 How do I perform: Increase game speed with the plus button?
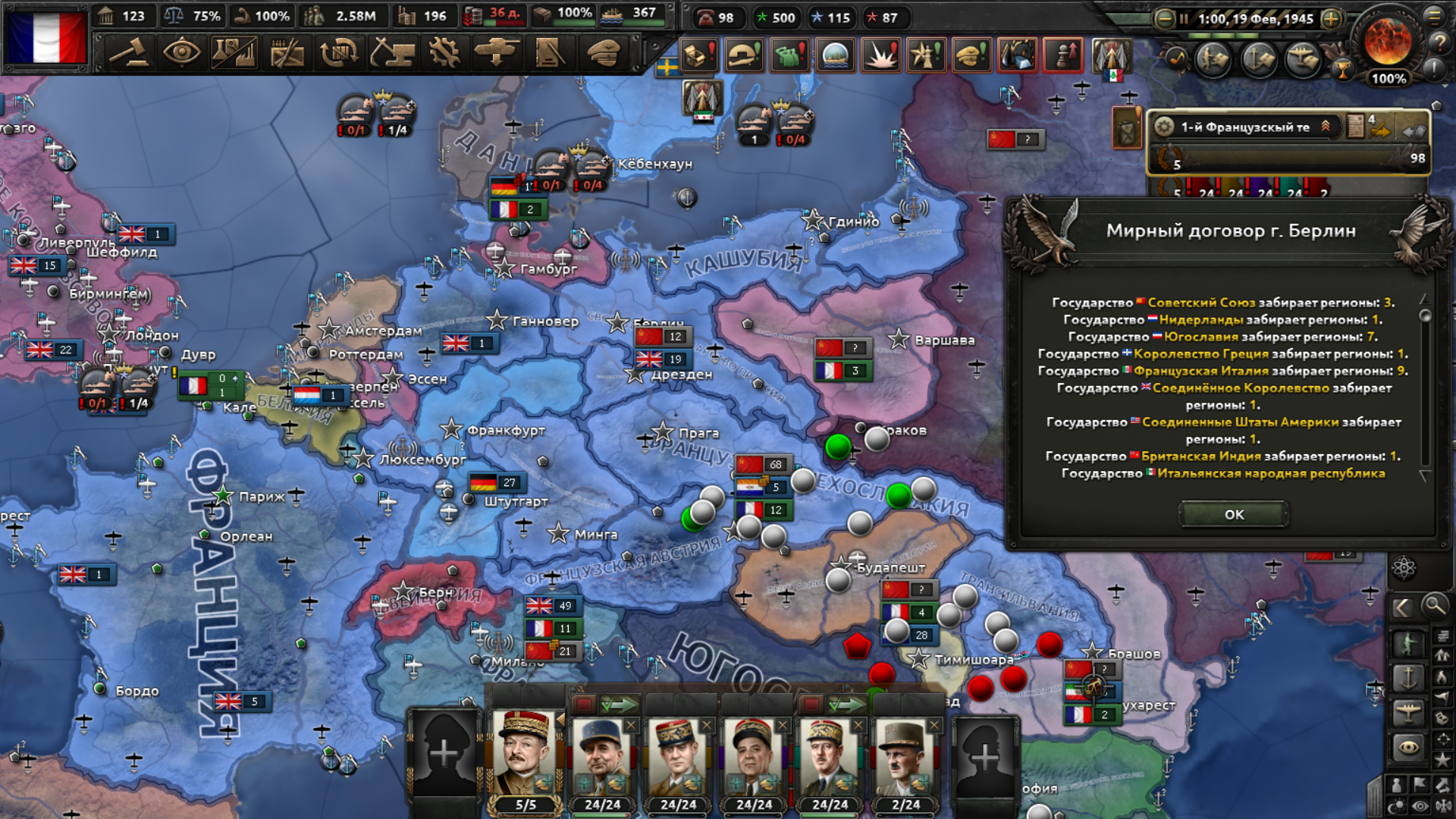(x=1331, y=19)
